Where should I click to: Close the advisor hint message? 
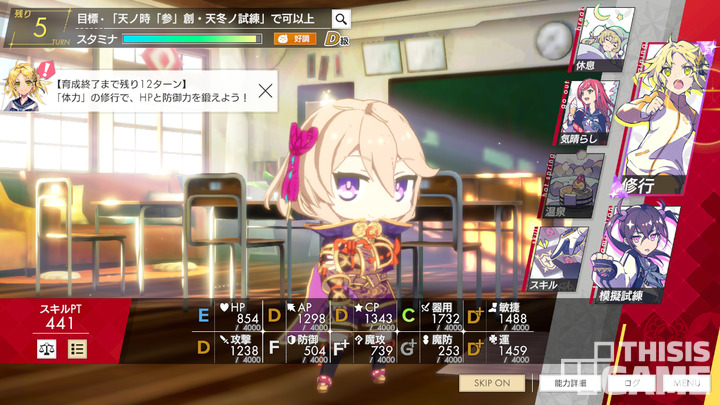coord(266,90)
